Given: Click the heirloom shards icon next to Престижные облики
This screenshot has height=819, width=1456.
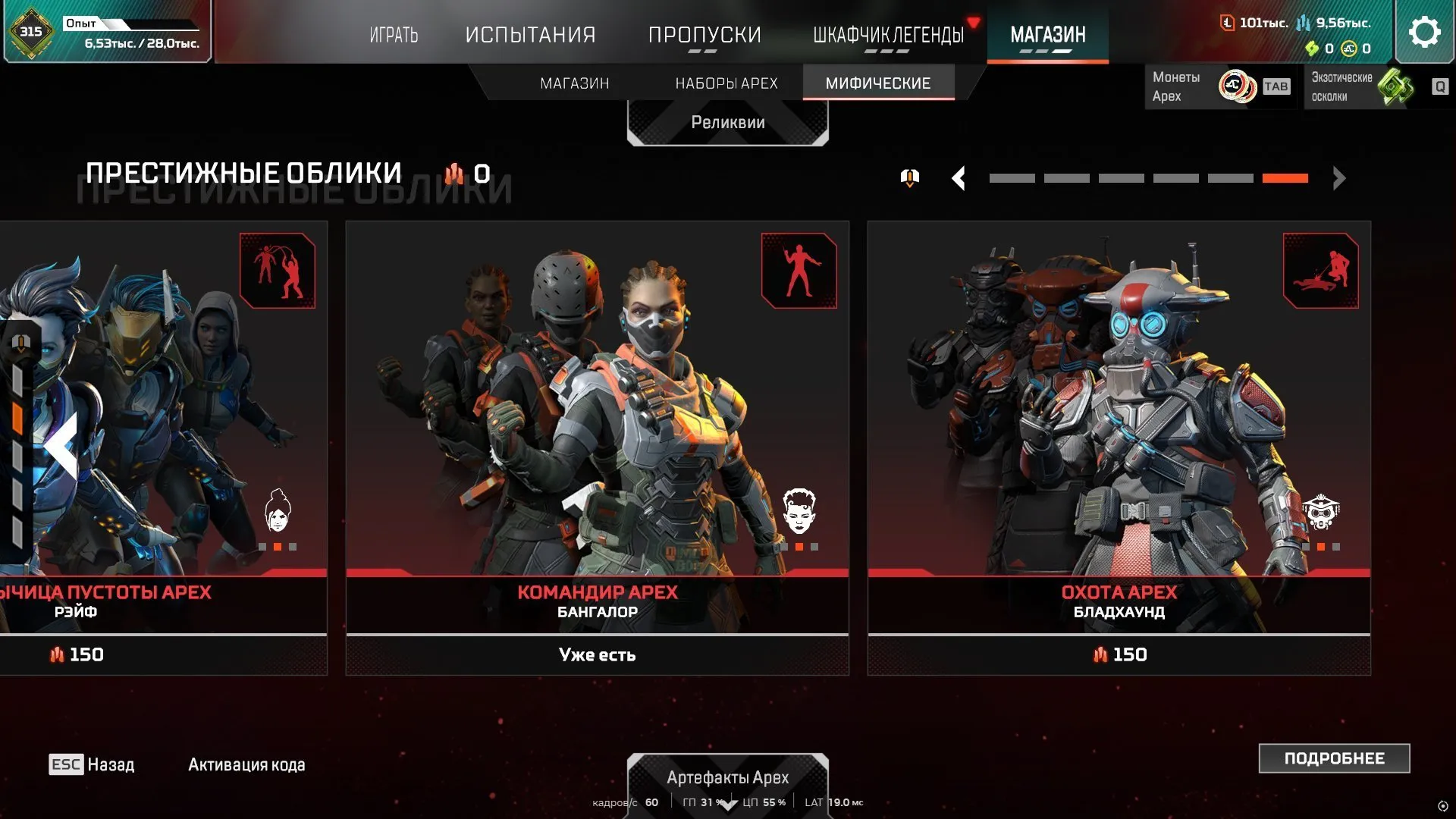Looking at the screenshot, I should point(457,174).
